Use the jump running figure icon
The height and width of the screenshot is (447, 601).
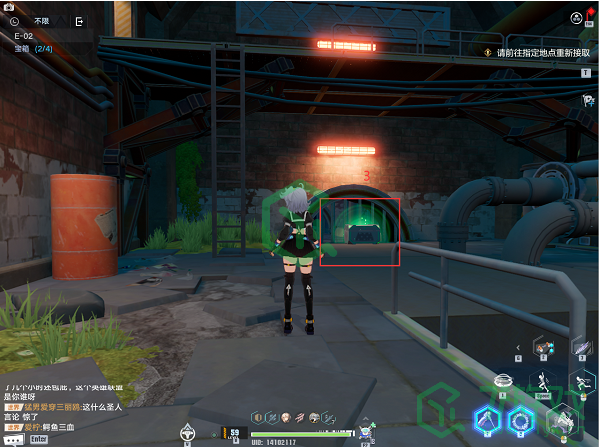click(x=544, y=383)
